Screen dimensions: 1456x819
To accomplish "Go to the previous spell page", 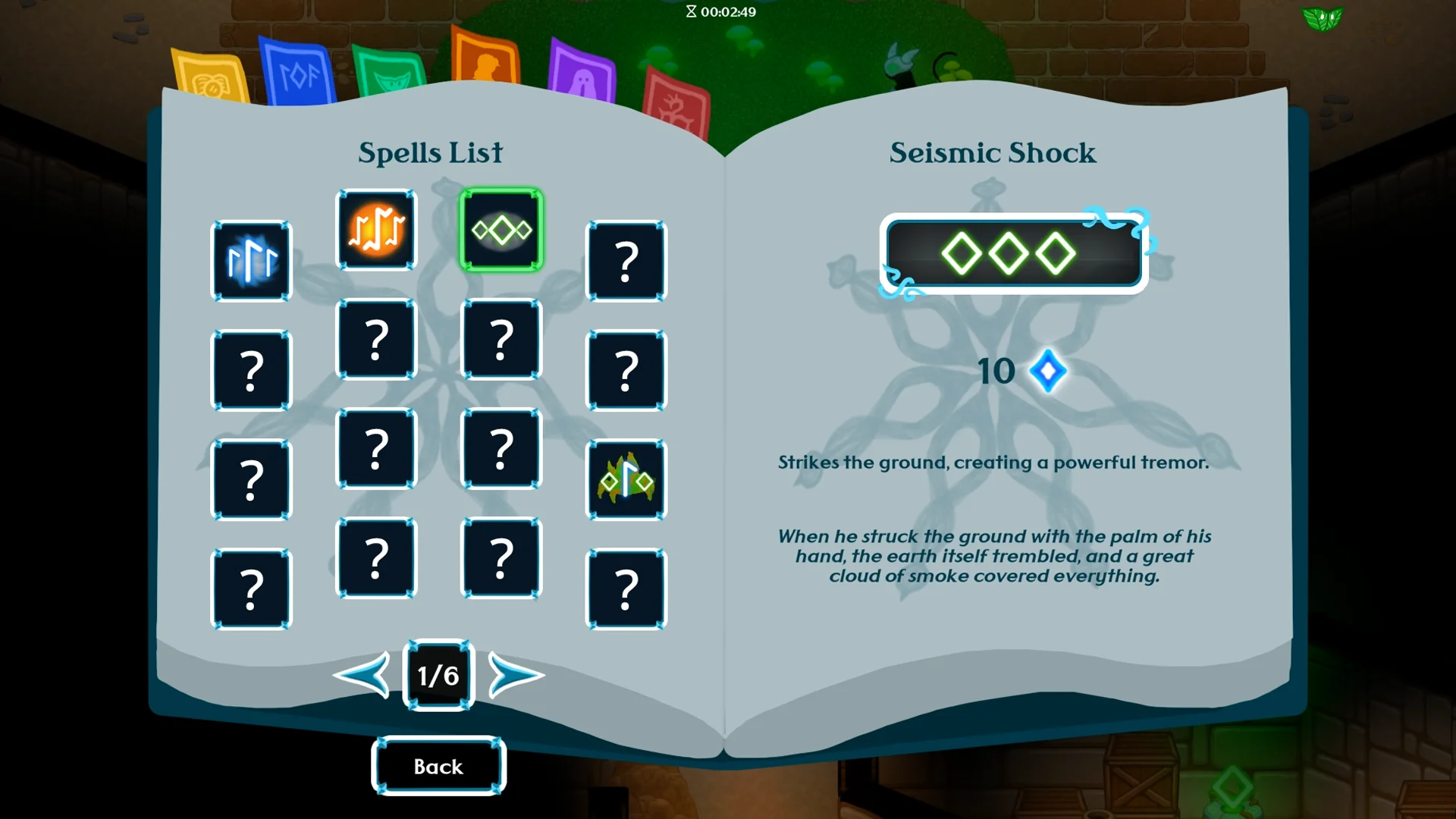I will 362,674.
